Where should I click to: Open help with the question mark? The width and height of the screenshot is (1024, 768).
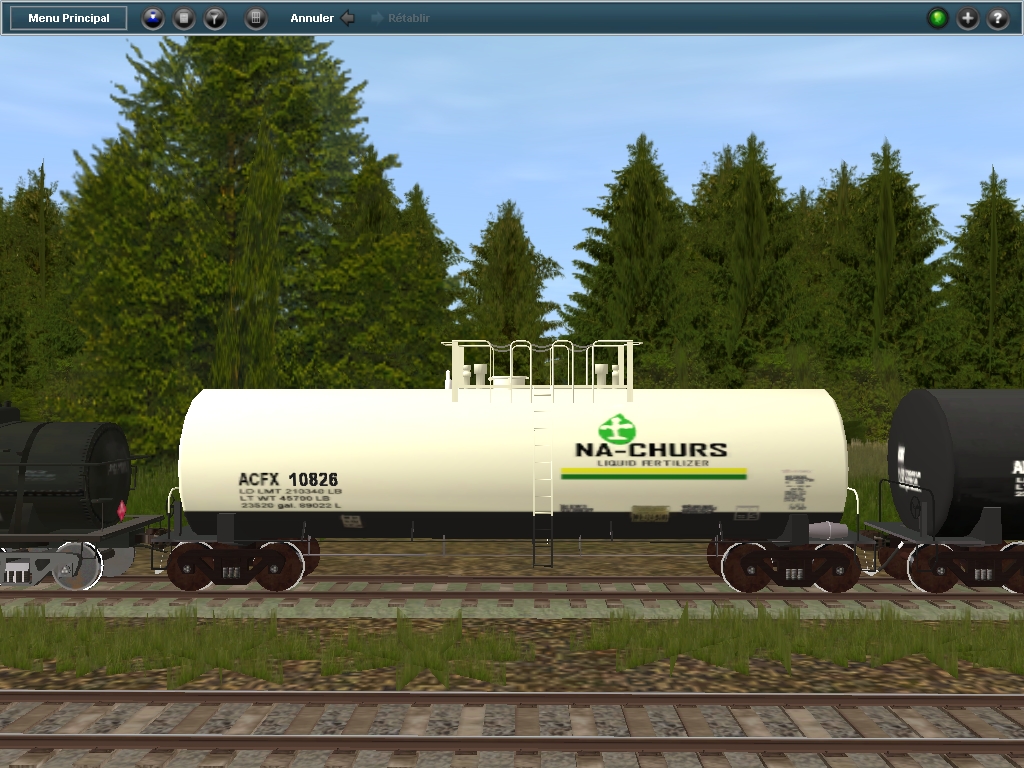(x=998, y=18)
